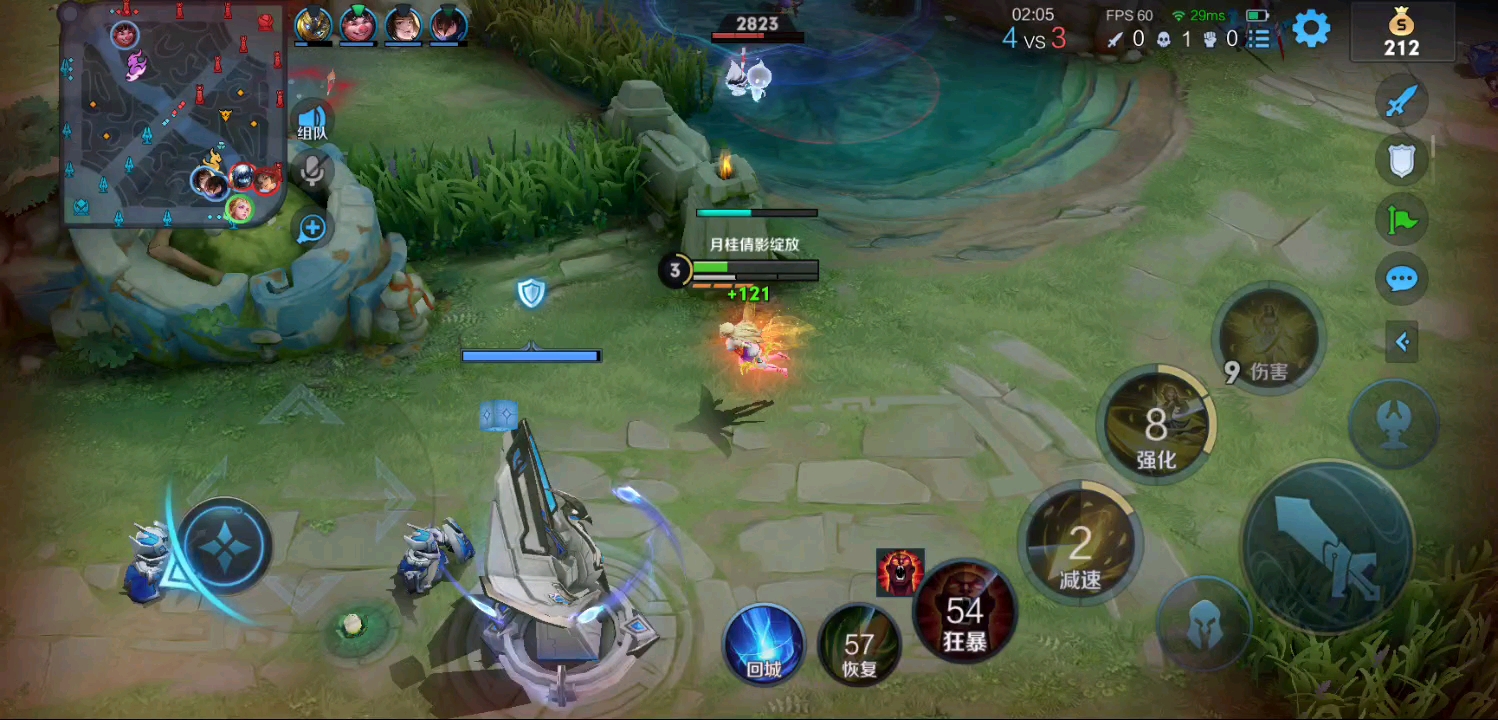The image size is (1498, 720).
Task: Activate the 减速 slow skill
Action: pos(1080,546)
